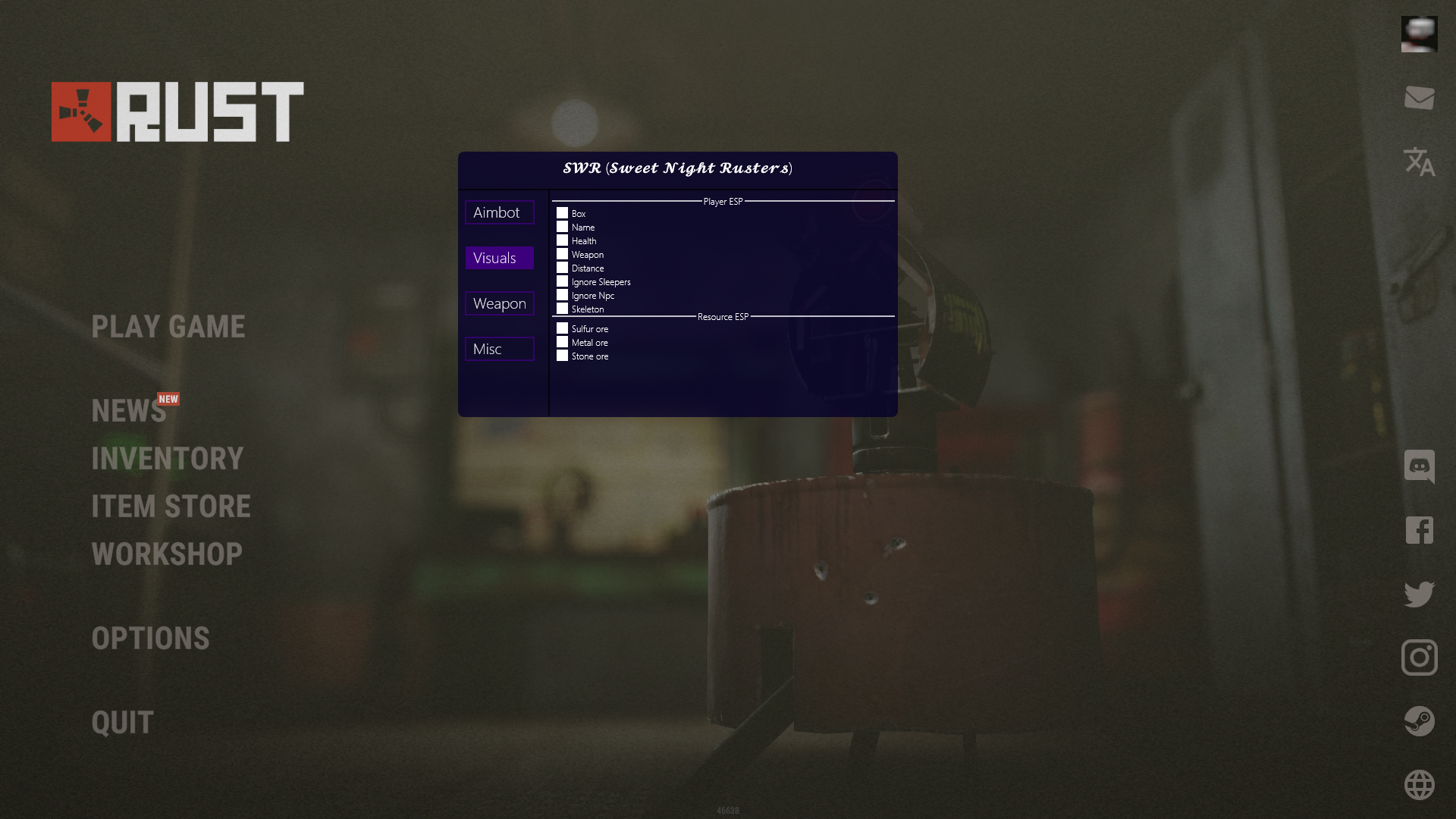
Task: Enable the Box ESP checkbox
Action: coord(562,213)
